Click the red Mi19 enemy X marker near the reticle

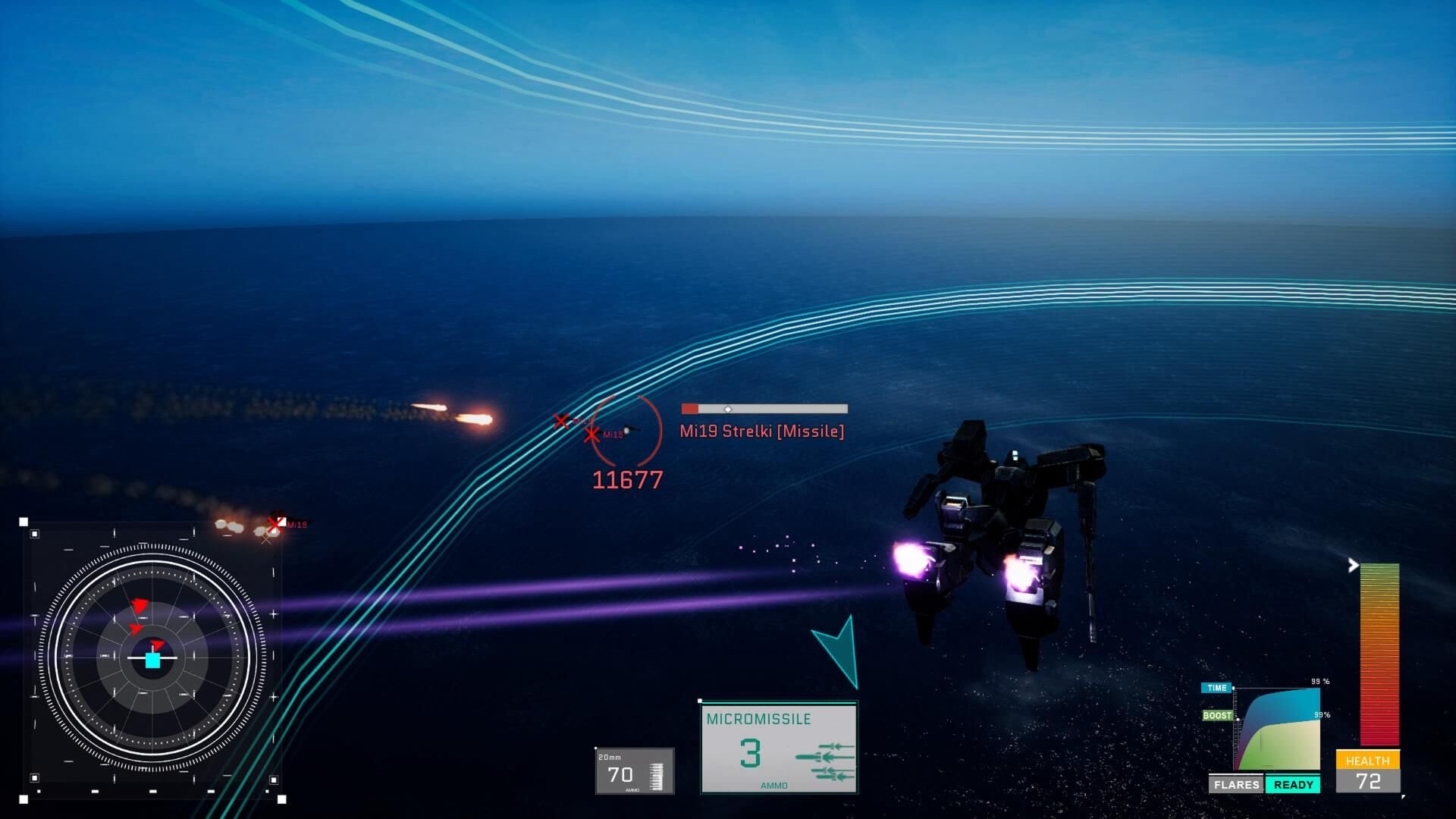593,435
